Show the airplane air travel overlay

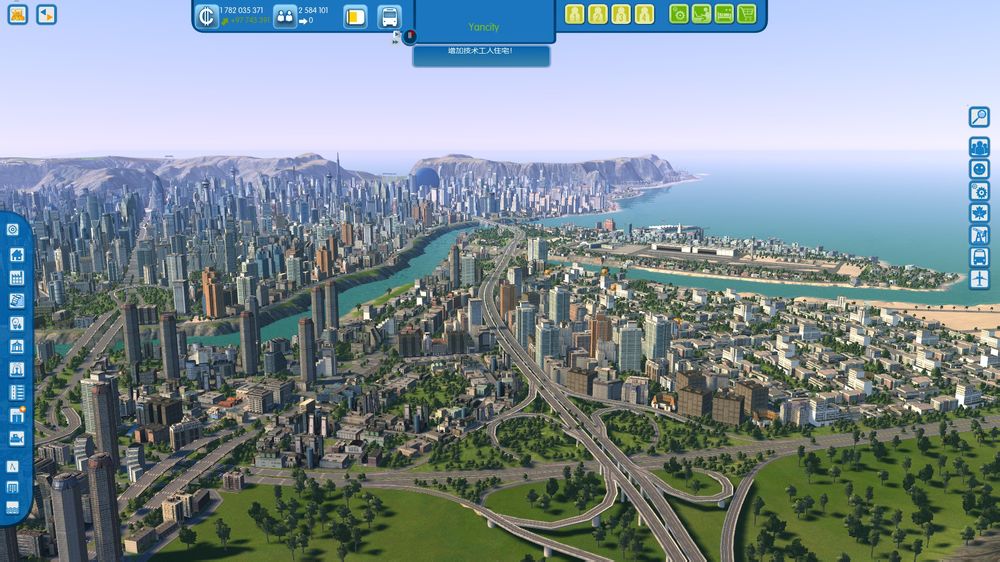tap(979, 279)
